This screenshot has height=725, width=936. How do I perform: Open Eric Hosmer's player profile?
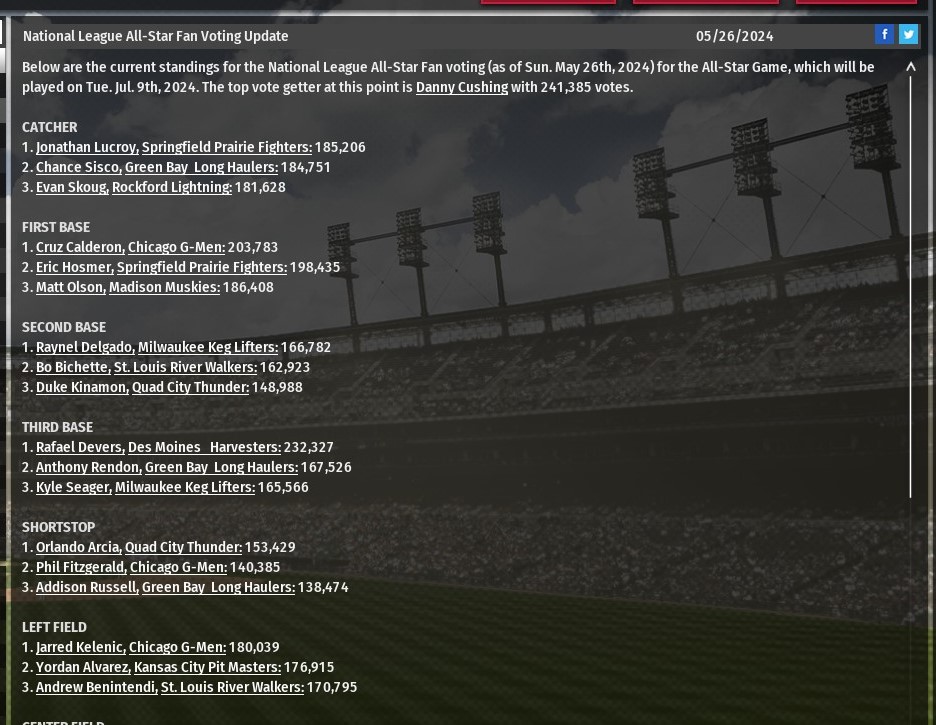[74, 267]
